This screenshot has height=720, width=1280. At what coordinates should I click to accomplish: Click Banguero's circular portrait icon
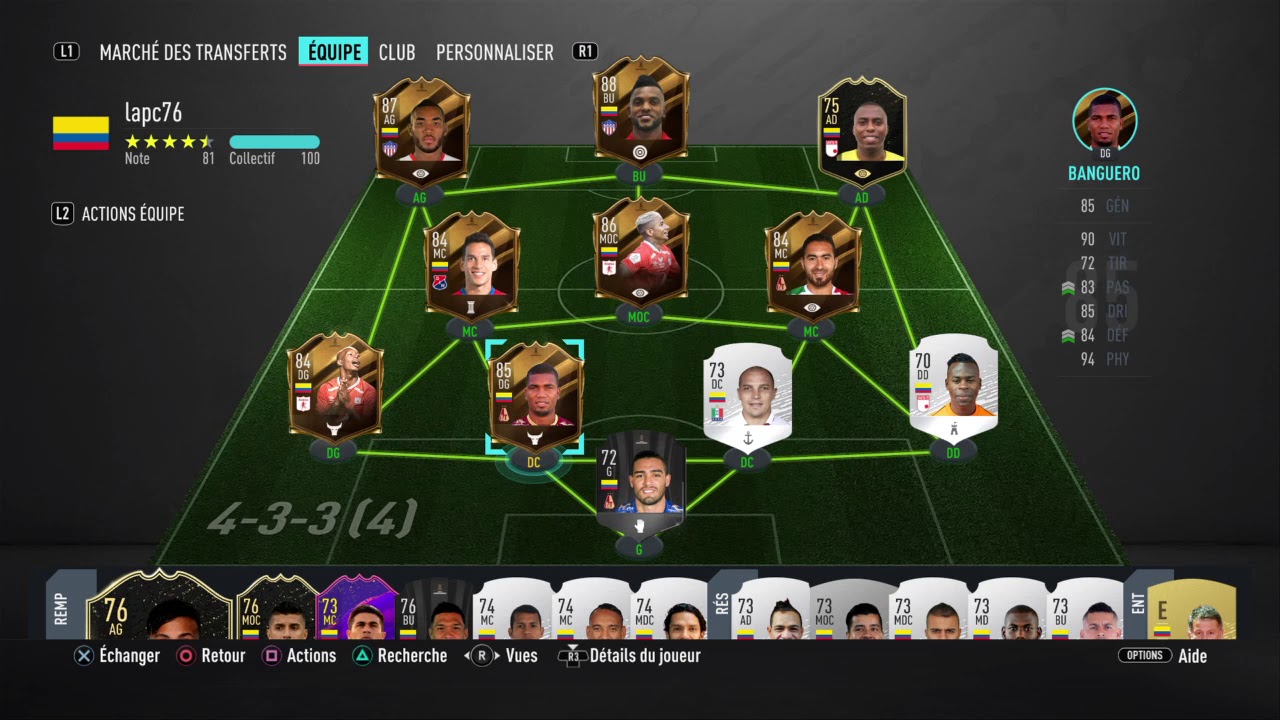click(x=1104, y=120)
